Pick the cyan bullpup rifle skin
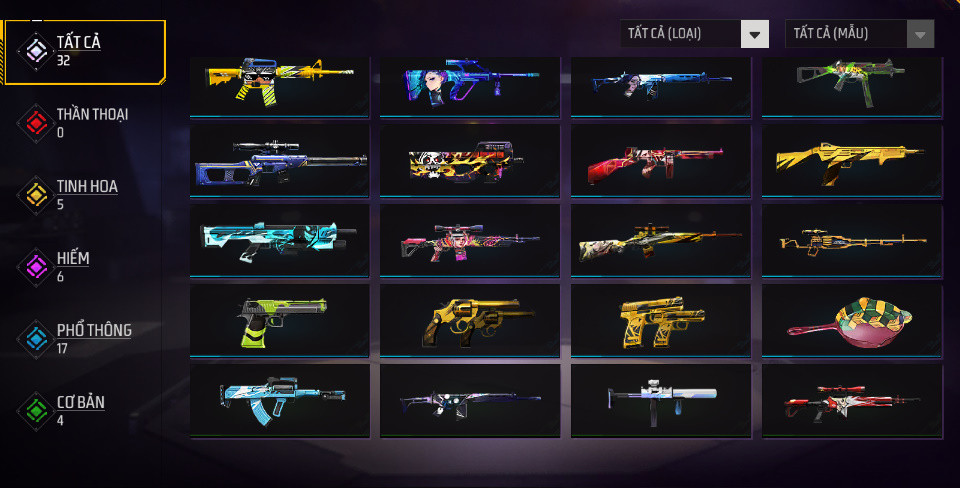 point(279,240)
